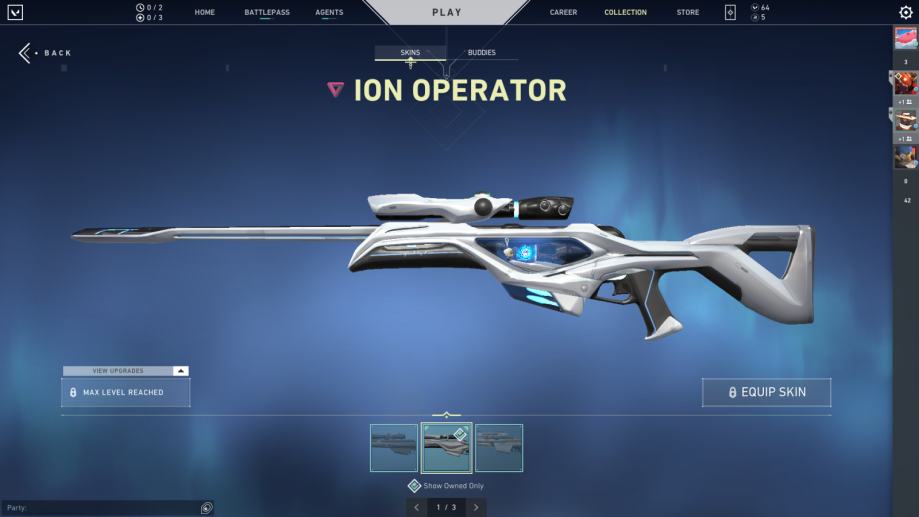Click the Party chat input box
Viewport: 919px width, 517px height.
(x=100, y=508)
